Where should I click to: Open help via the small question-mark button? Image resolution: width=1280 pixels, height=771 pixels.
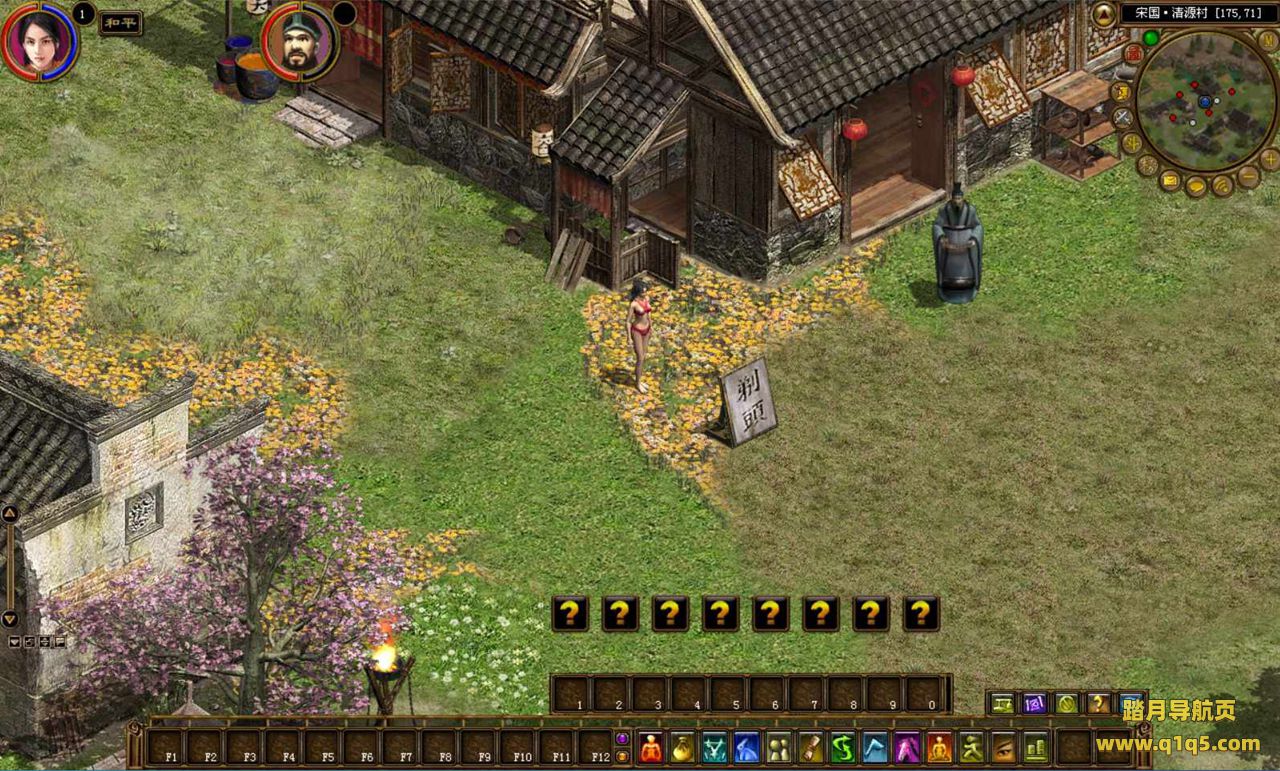1098,703
